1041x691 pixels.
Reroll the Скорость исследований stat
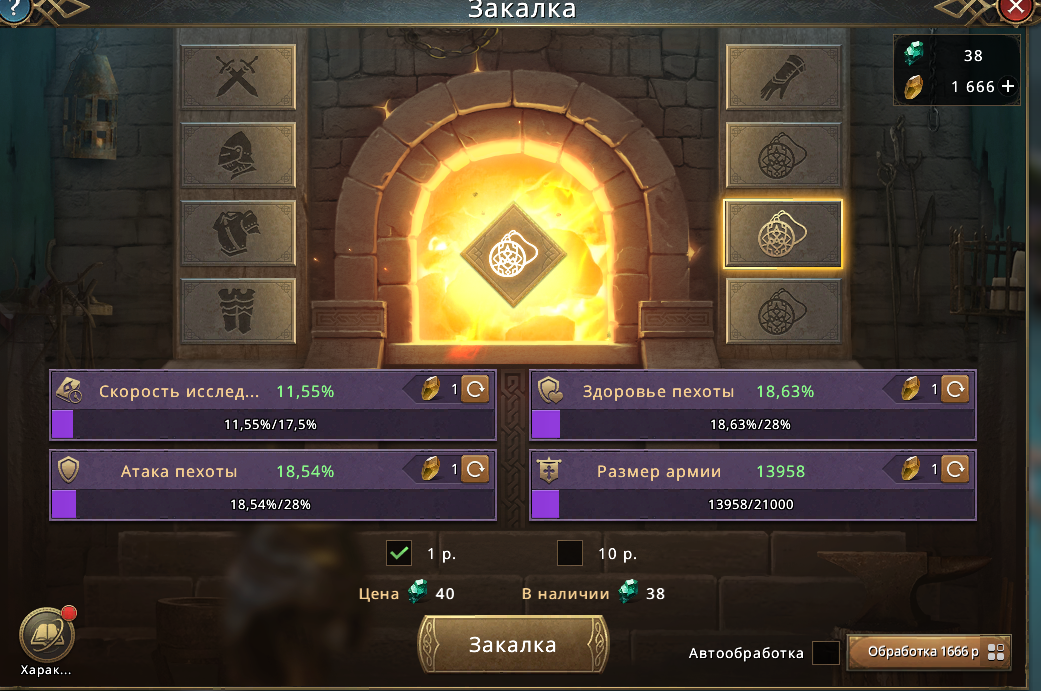pos(475,390)
